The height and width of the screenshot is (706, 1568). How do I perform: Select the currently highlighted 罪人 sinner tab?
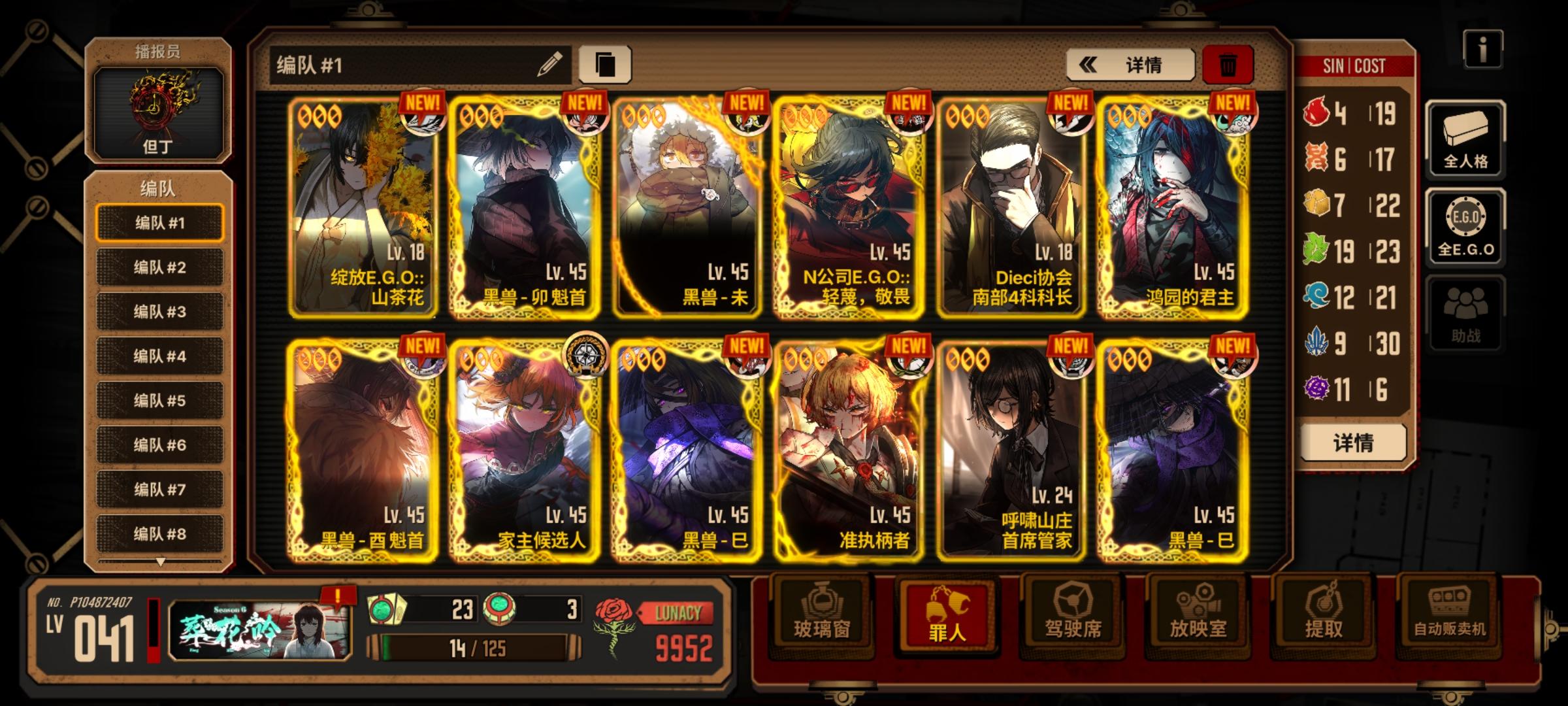[947, 616]
